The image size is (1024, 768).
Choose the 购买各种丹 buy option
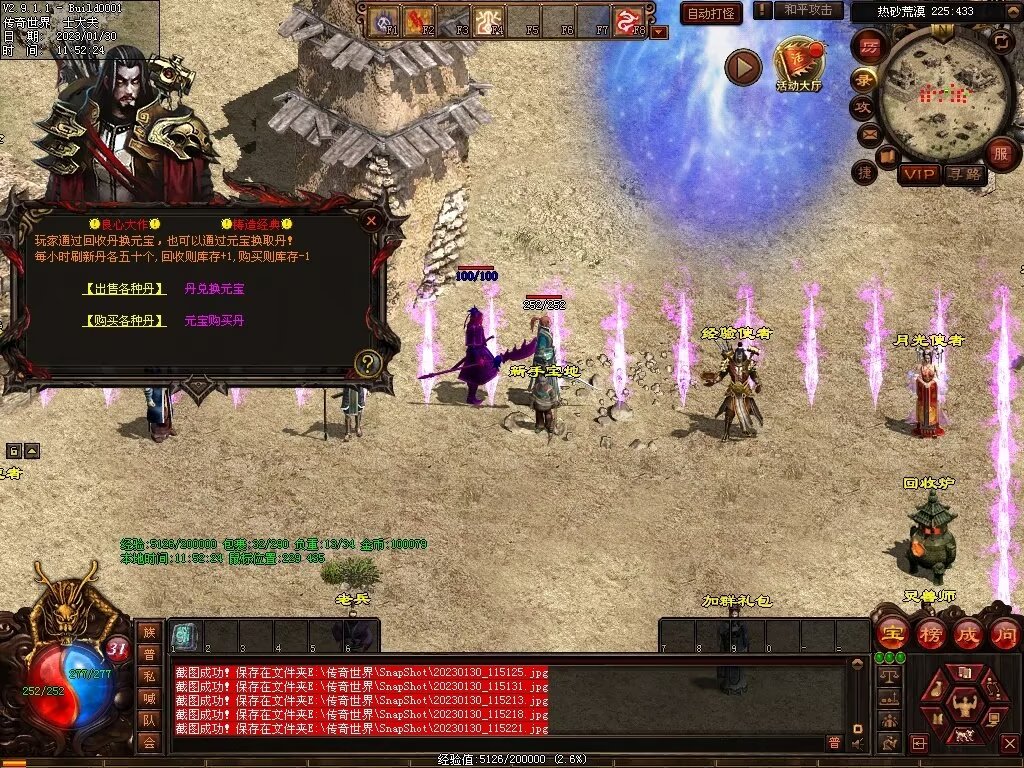(x=124, y=321)
